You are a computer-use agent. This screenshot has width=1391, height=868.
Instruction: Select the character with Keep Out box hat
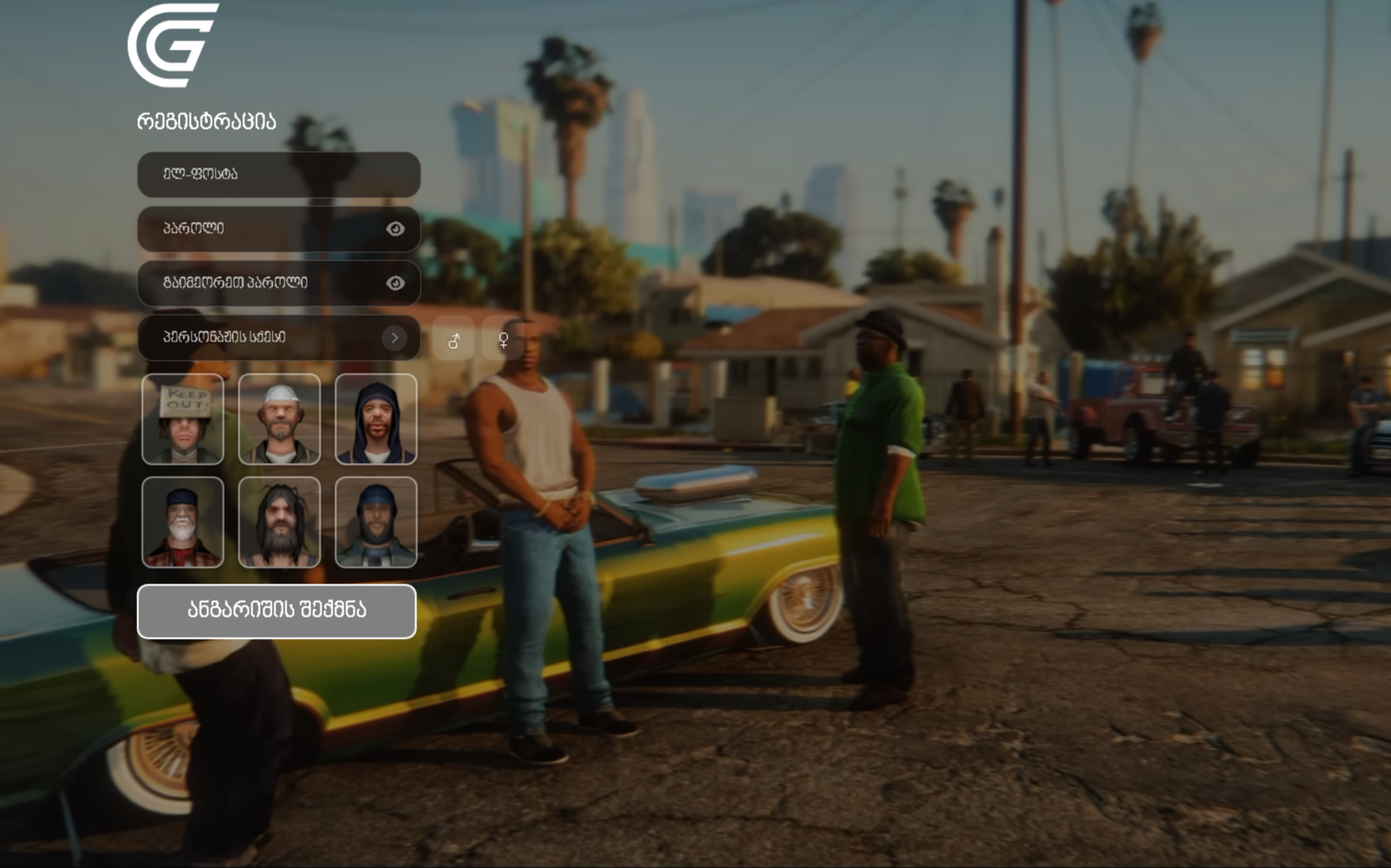[183, 419]
